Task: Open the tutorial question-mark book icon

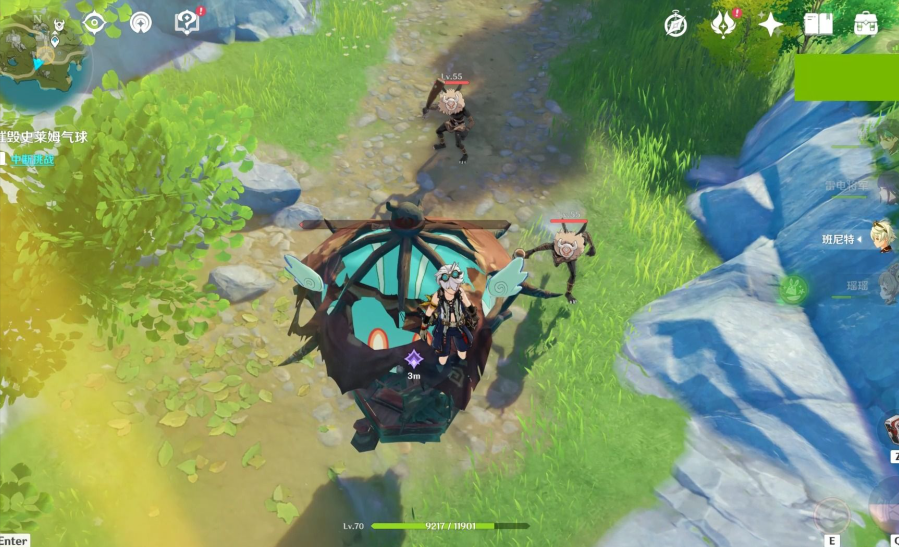Action: tap(186, 22)
